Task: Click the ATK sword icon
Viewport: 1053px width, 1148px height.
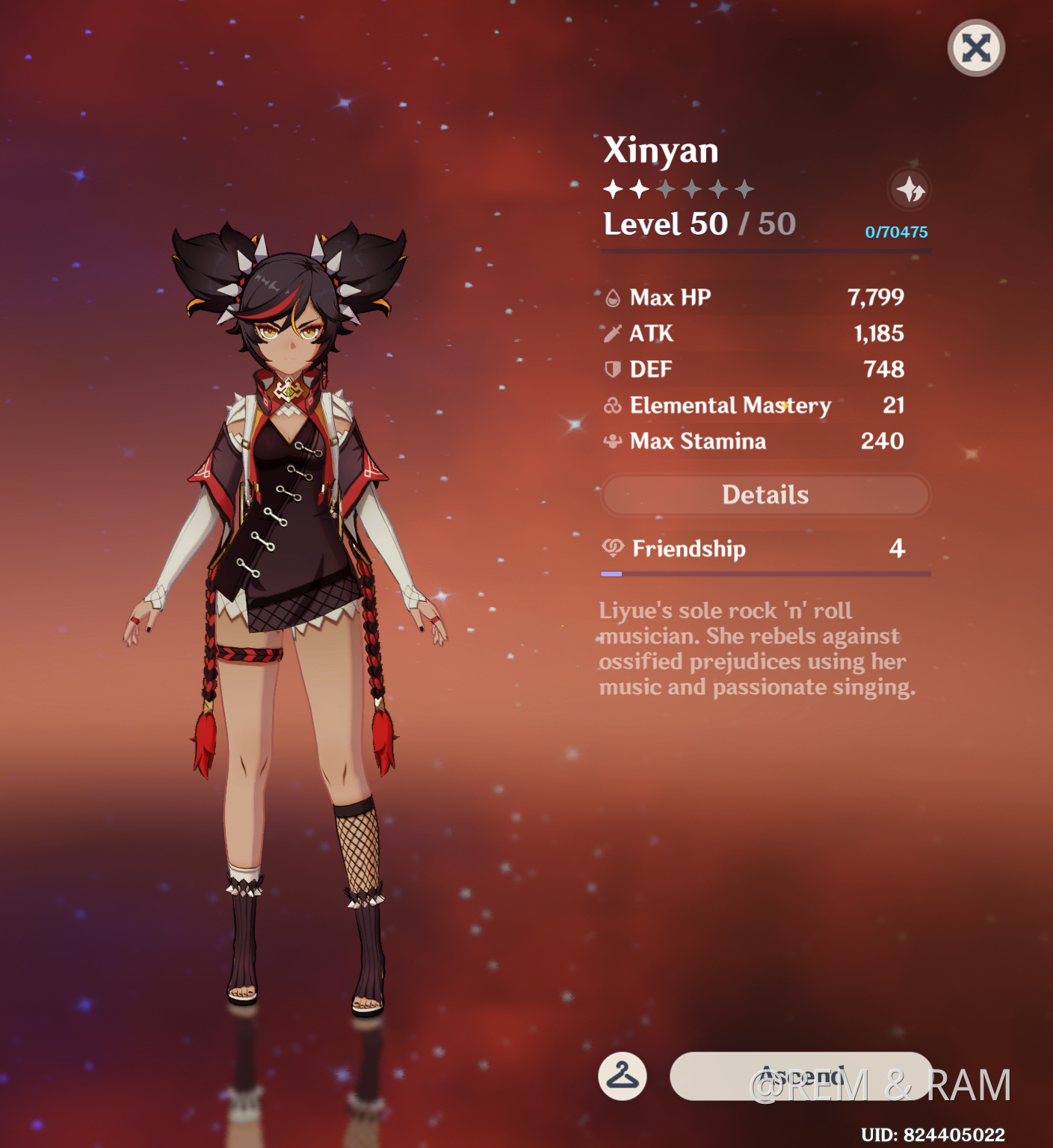Action: click(613, 333)
